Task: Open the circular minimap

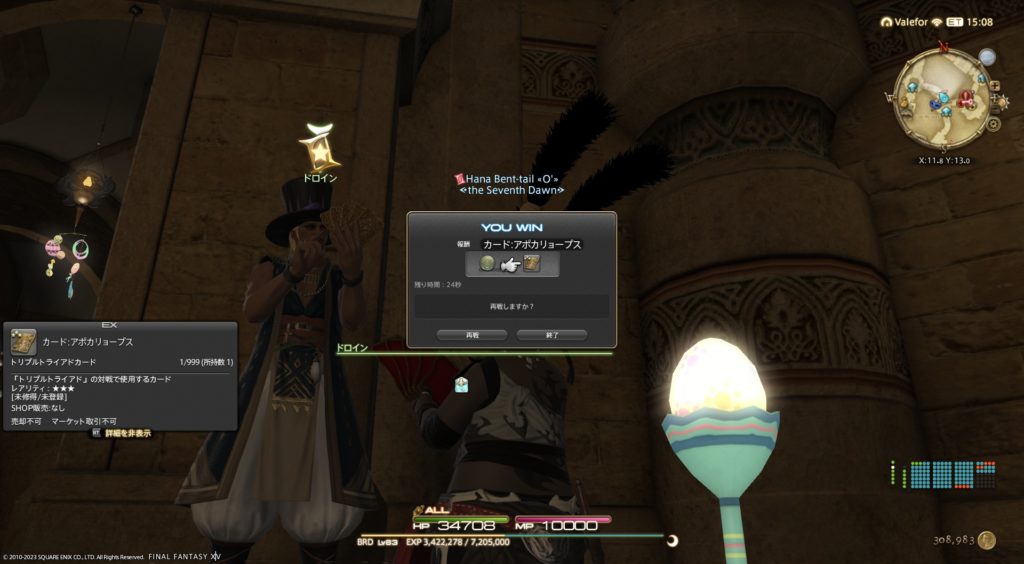Action: 939,98
